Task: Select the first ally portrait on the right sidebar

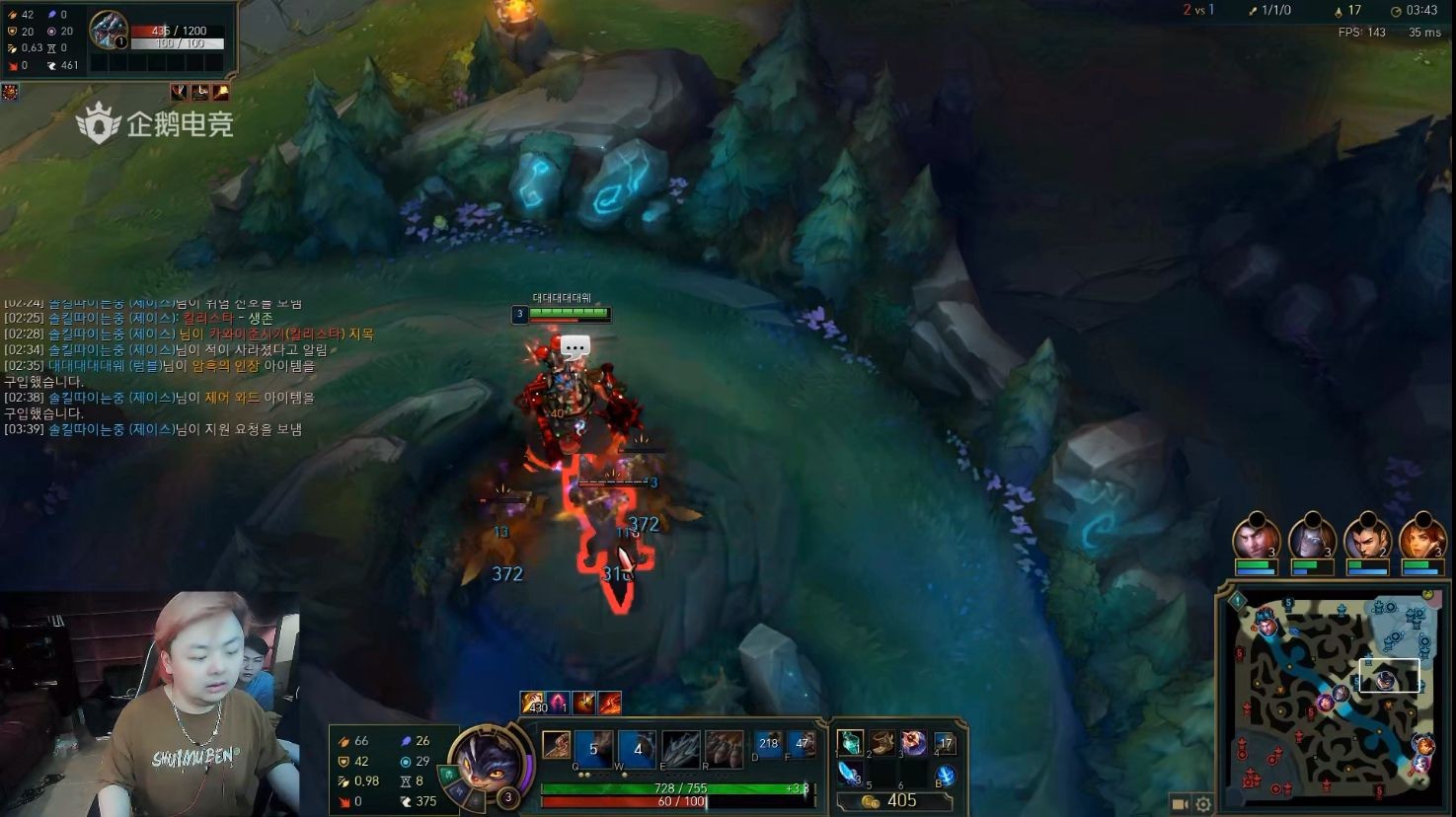Action: point(1256,538)
